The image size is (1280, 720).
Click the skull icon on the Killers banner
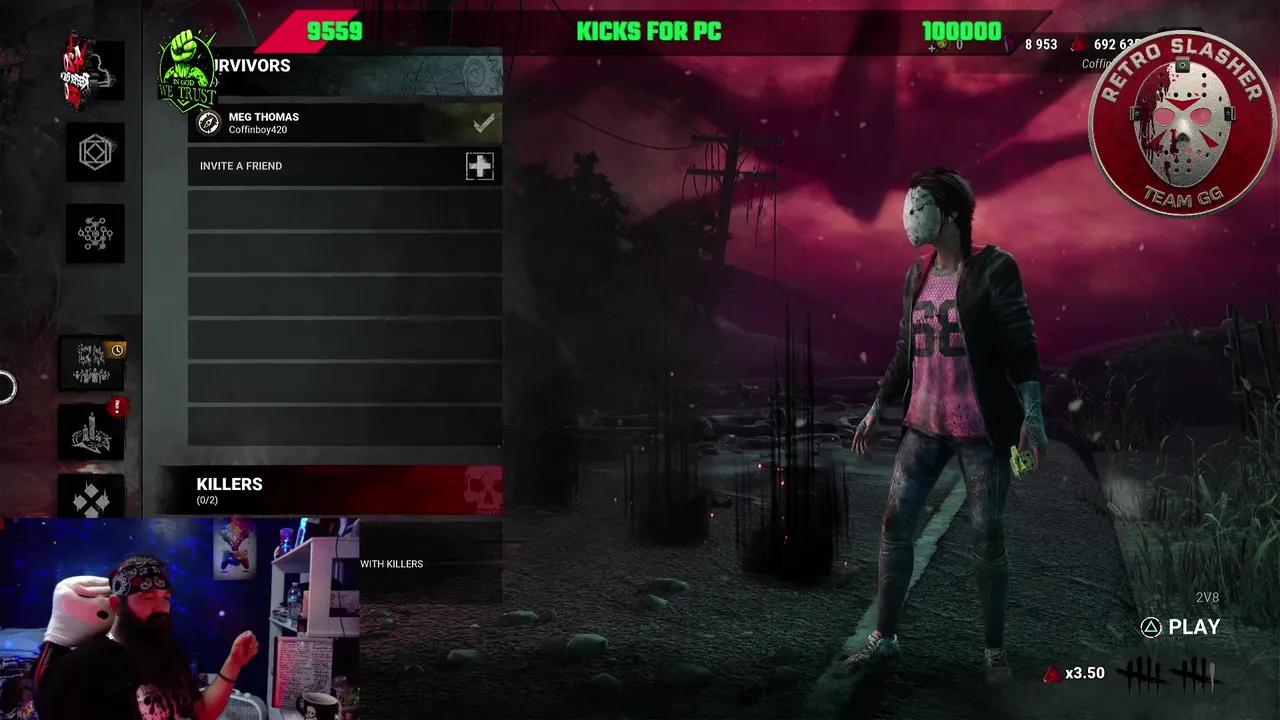(x=484, y=487)
